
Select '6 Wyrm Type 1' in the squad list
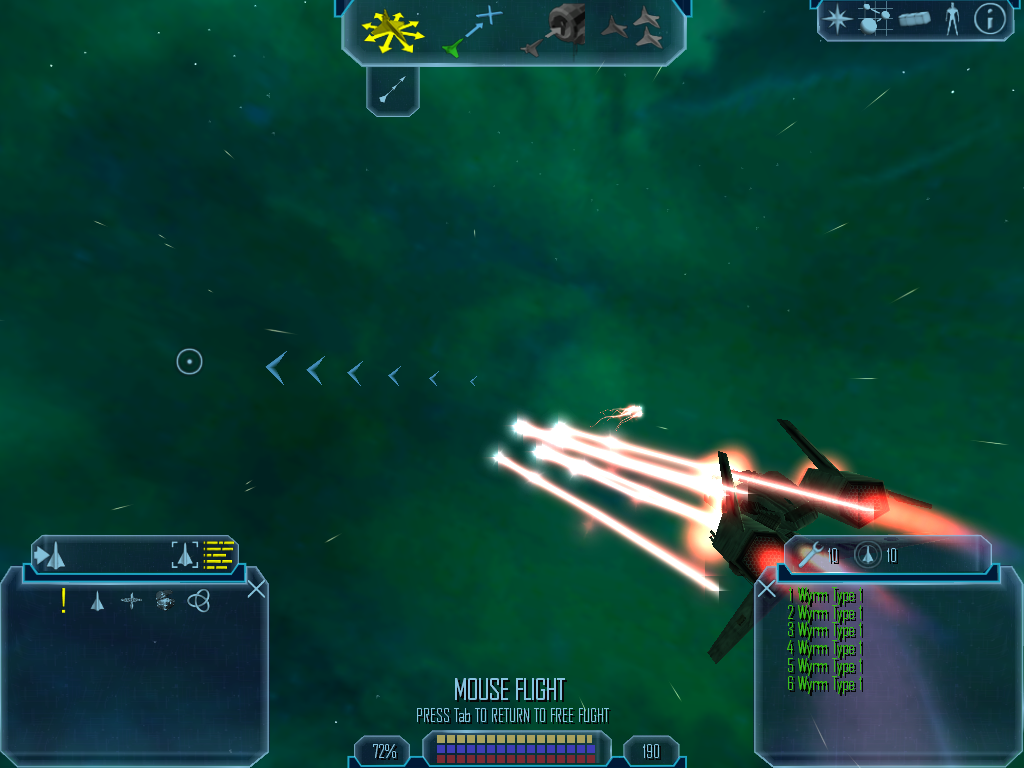(825, 685)
